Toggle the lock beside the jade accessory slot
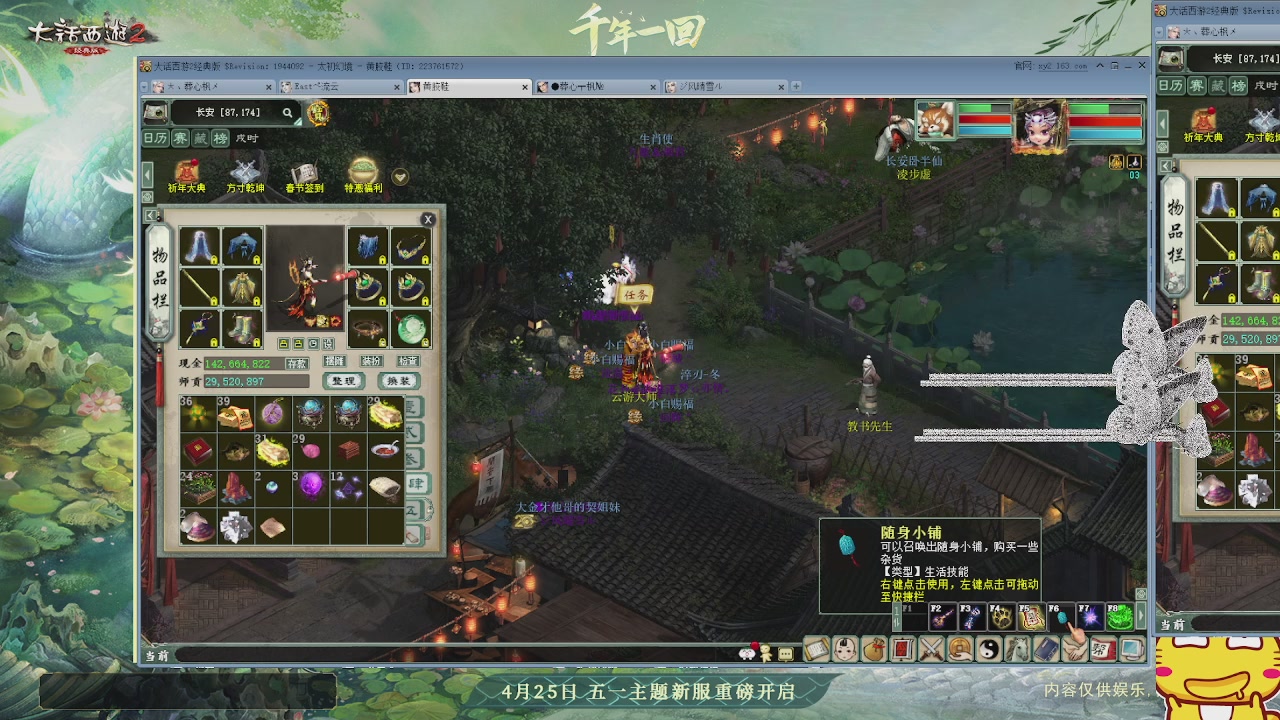Screen dimensions: 1280x720 pos(426,341)
